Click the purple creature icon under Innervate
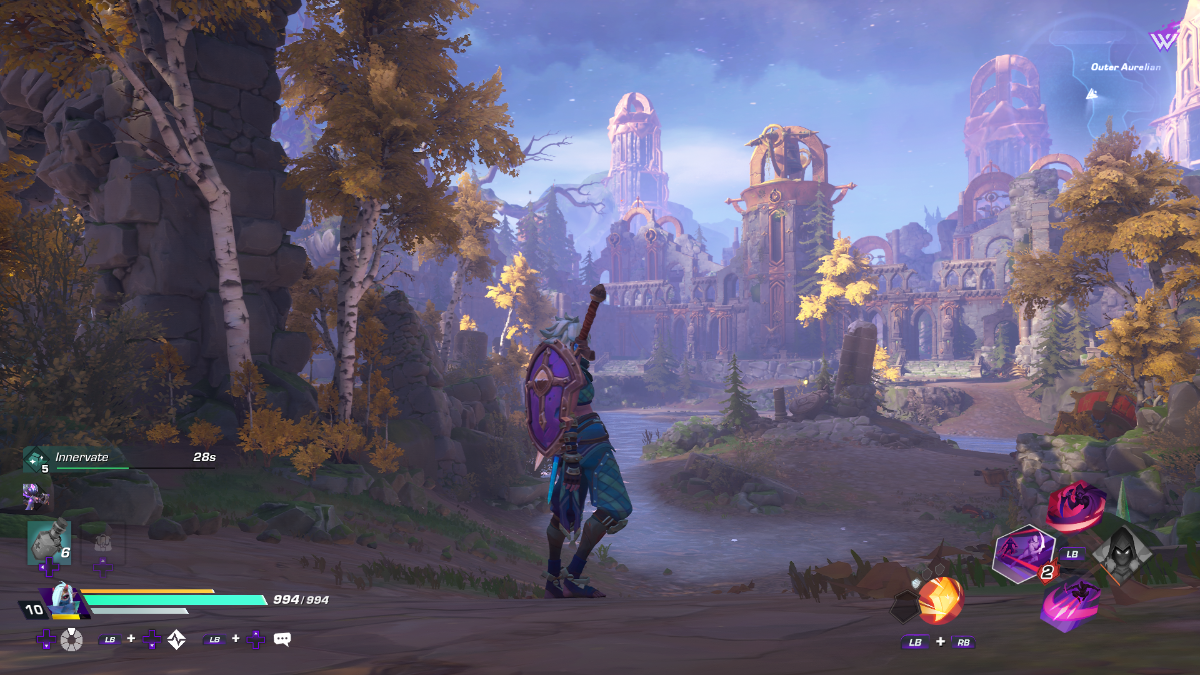The height and width of the screenshot is (675, 1200). (x=37, y=495)
